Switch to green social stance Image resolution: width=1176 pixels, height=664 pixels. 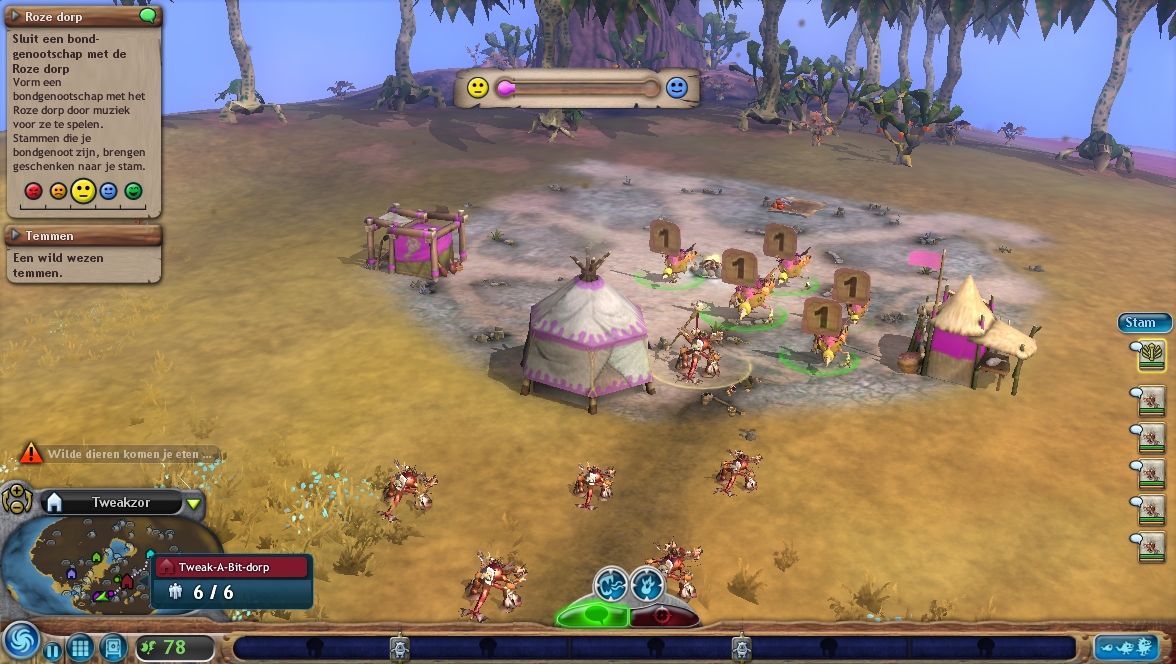click(x=592, y=614)
